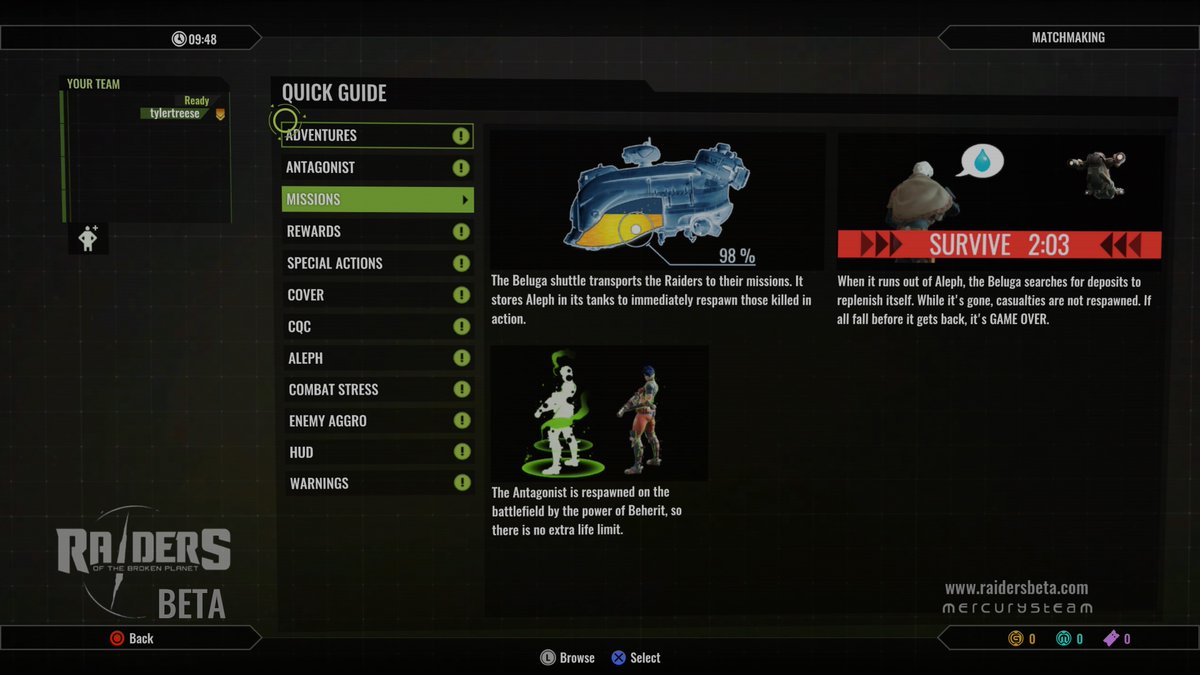The image size is (1200, 675).
Task: Click the Beluga shuttle guide image
Action: click(657, 201)
